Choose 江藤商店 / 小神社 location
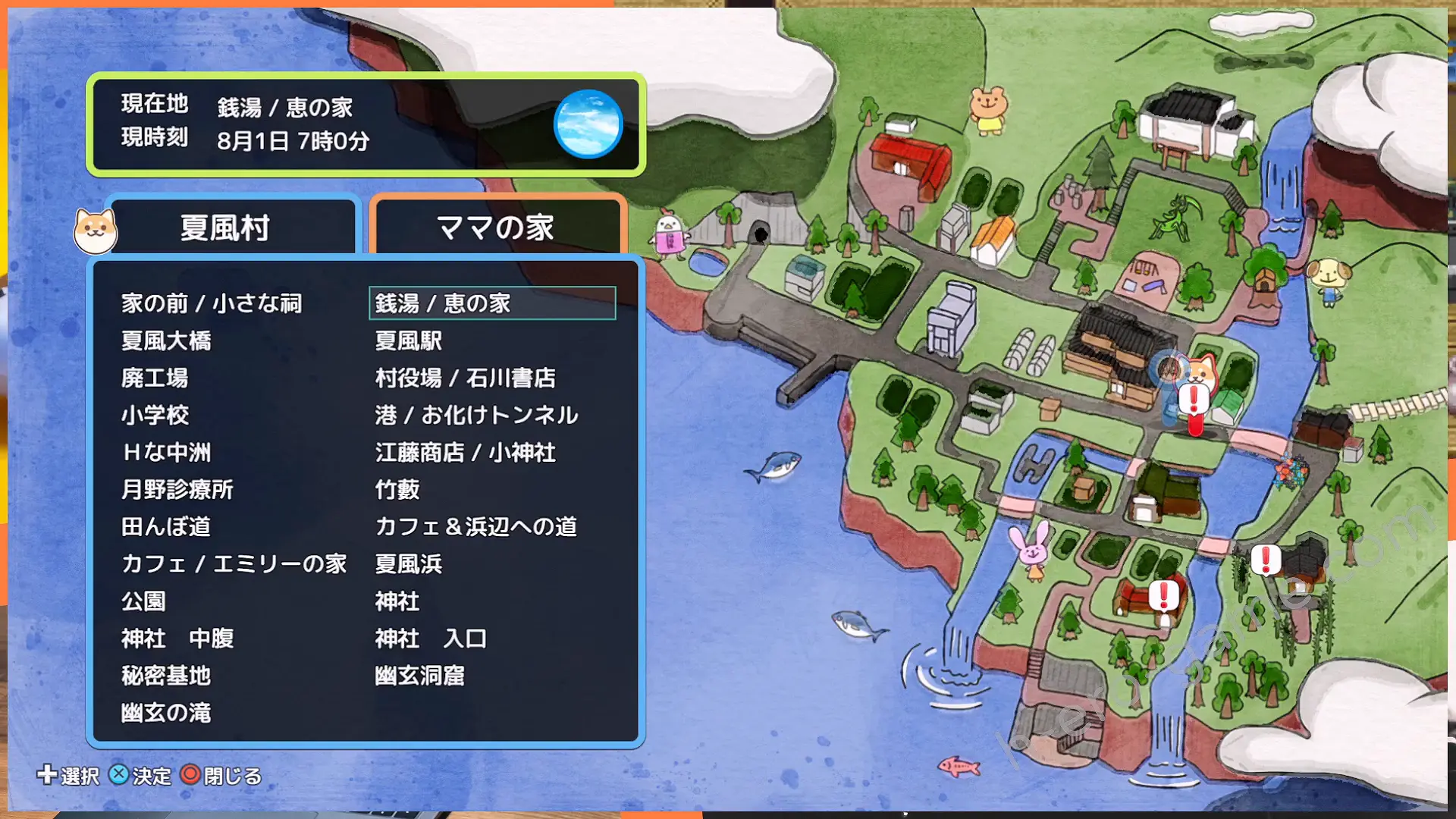1456x819 pixels. pyautogui.click(x=465, y=453)
